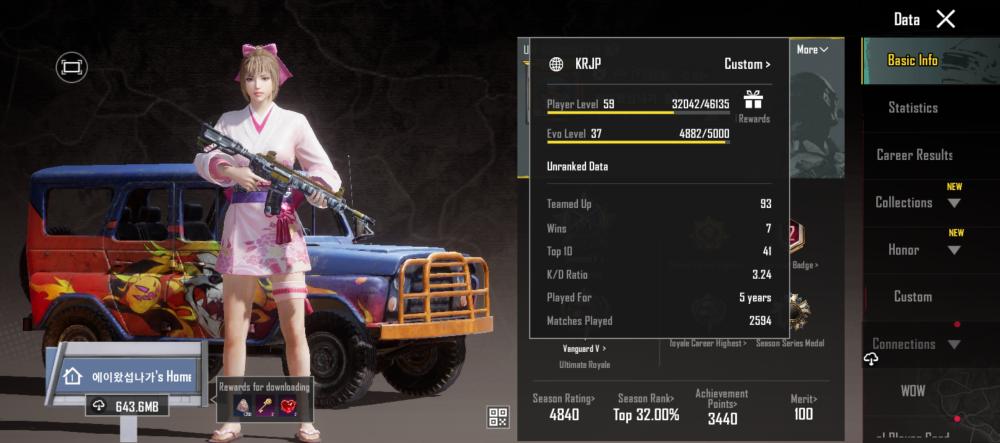Viewport: 1000px width, 443px height.
Task: View the Career Results tab
Action: [914, 155]
